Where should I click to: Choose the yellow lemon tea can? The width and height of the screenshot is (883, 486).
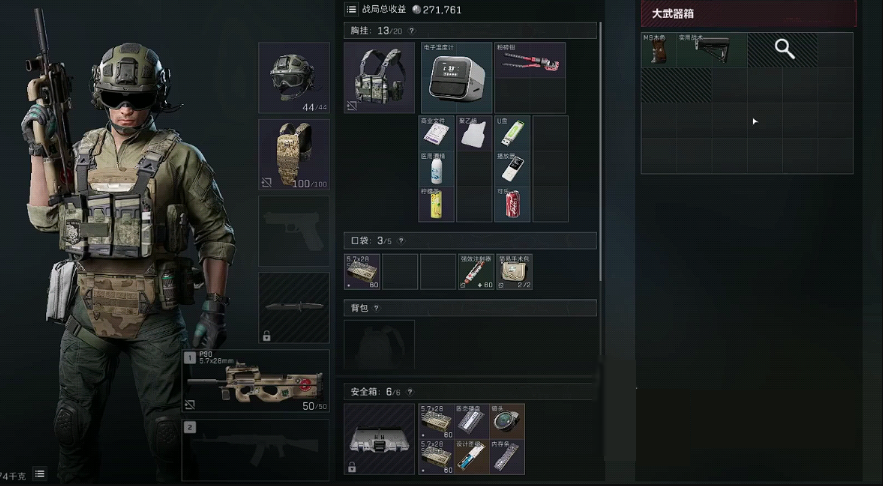coord(437,204)
